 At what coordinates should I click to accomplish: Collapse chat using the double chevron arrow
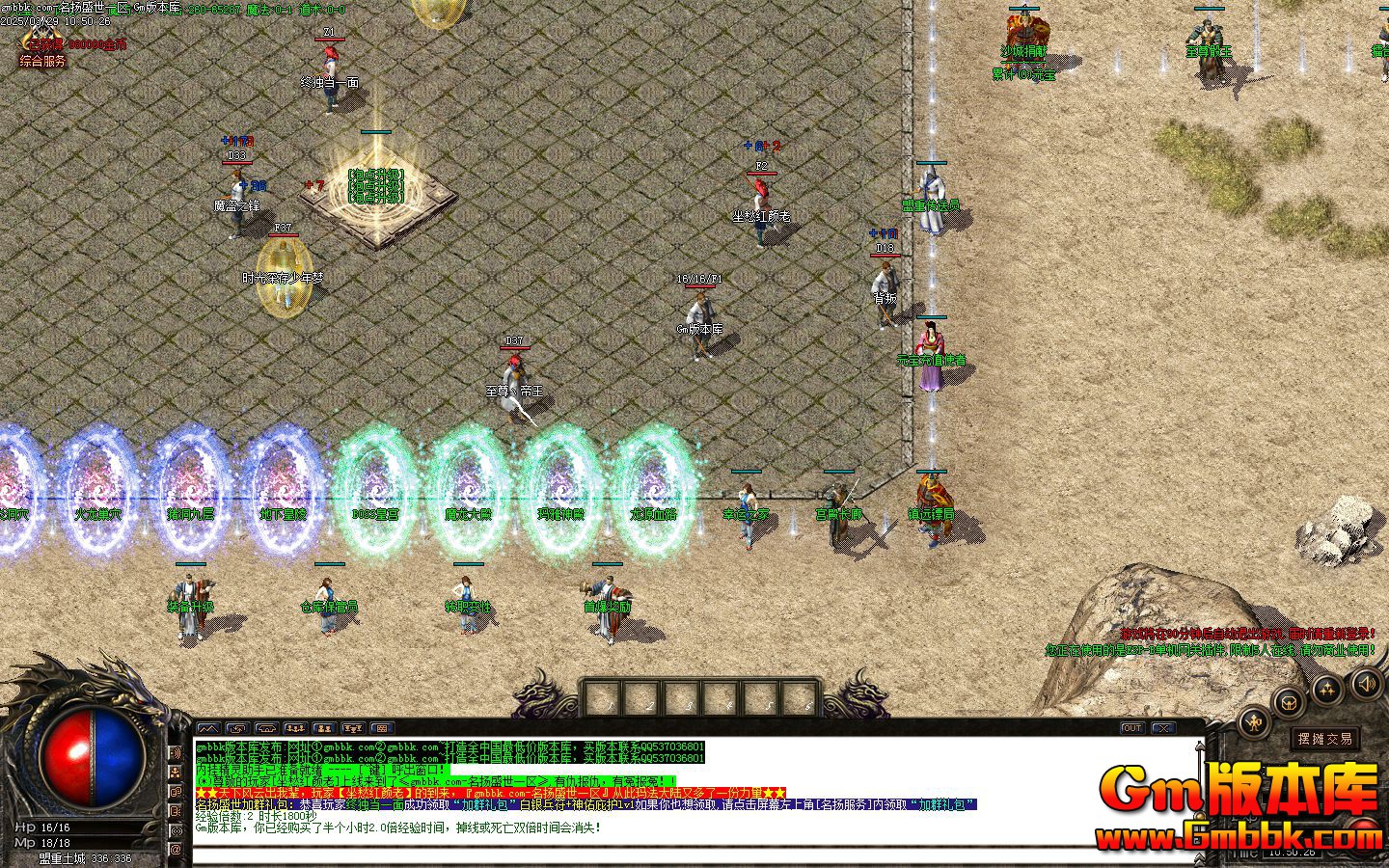[x=1199, y=858]
